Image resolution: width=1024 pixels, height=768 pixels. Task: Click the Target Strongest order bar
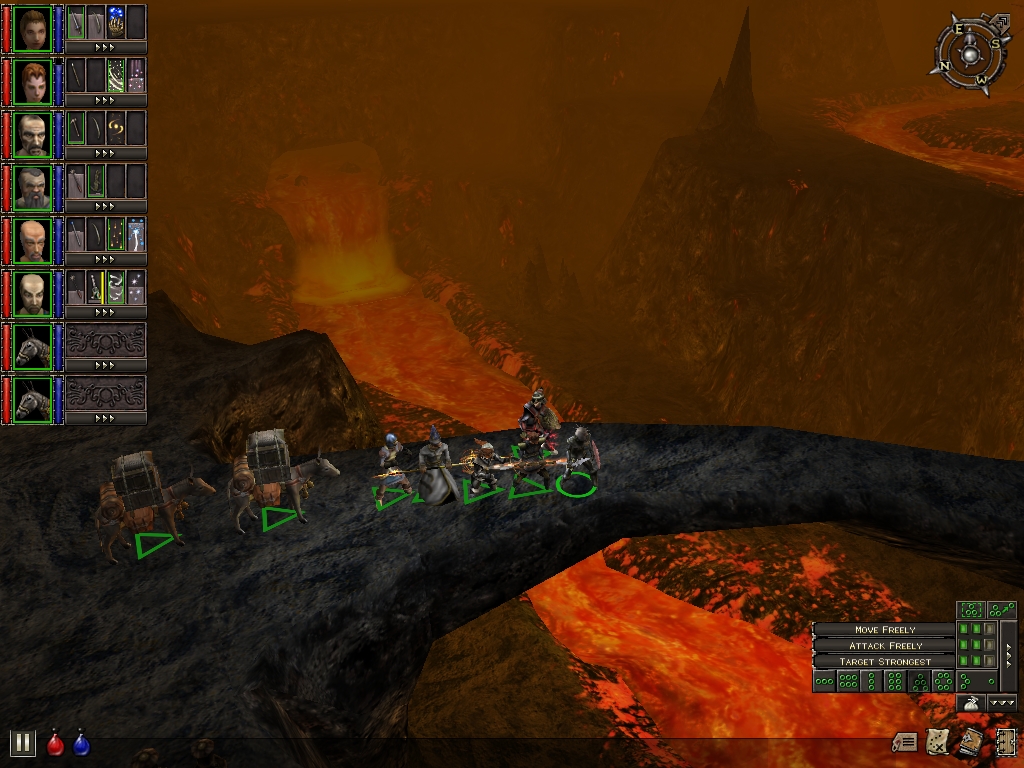click(x=882, y=662)
